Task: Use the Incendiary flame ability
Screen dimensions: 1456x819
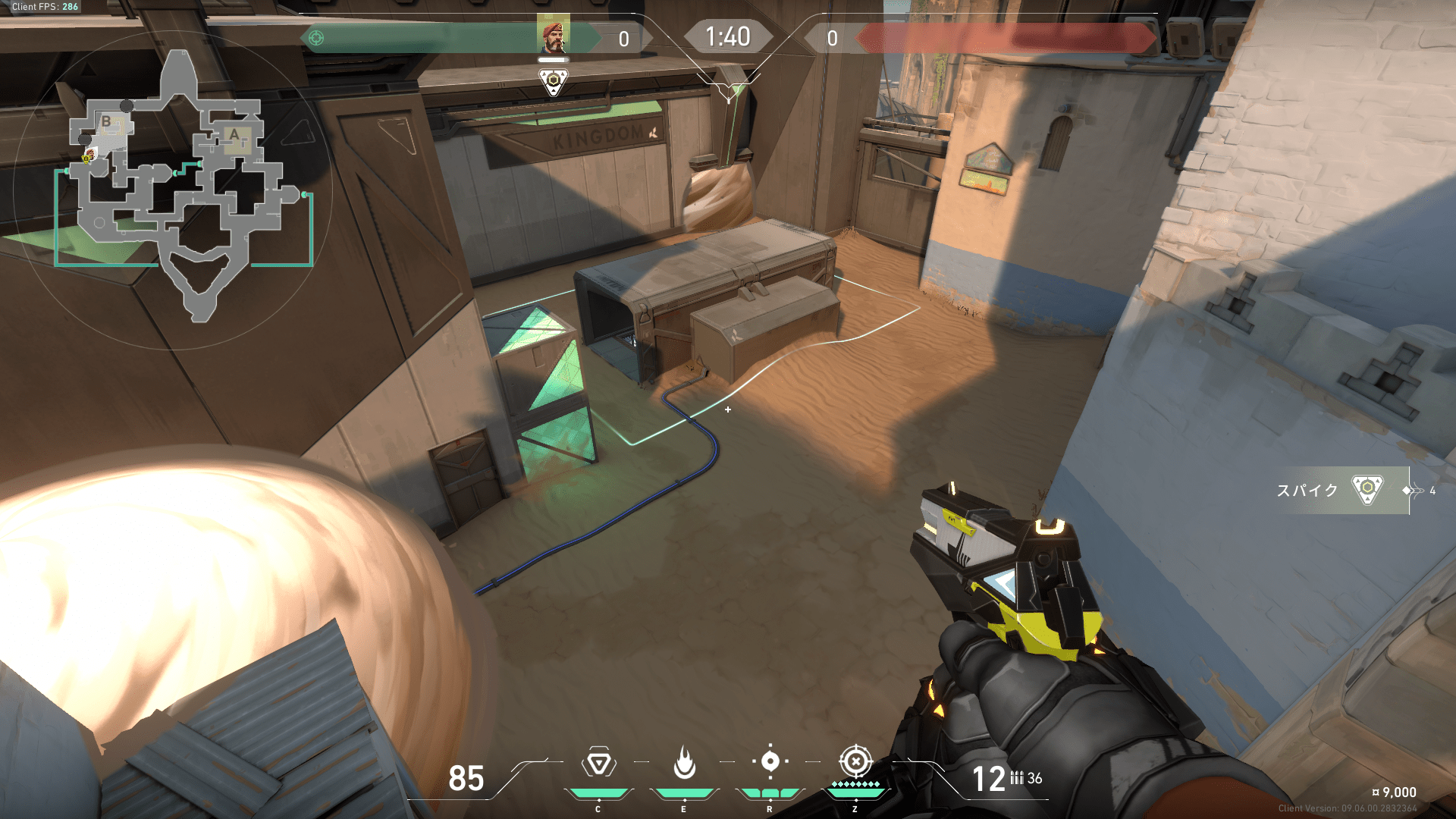Action: pos(684,763)
